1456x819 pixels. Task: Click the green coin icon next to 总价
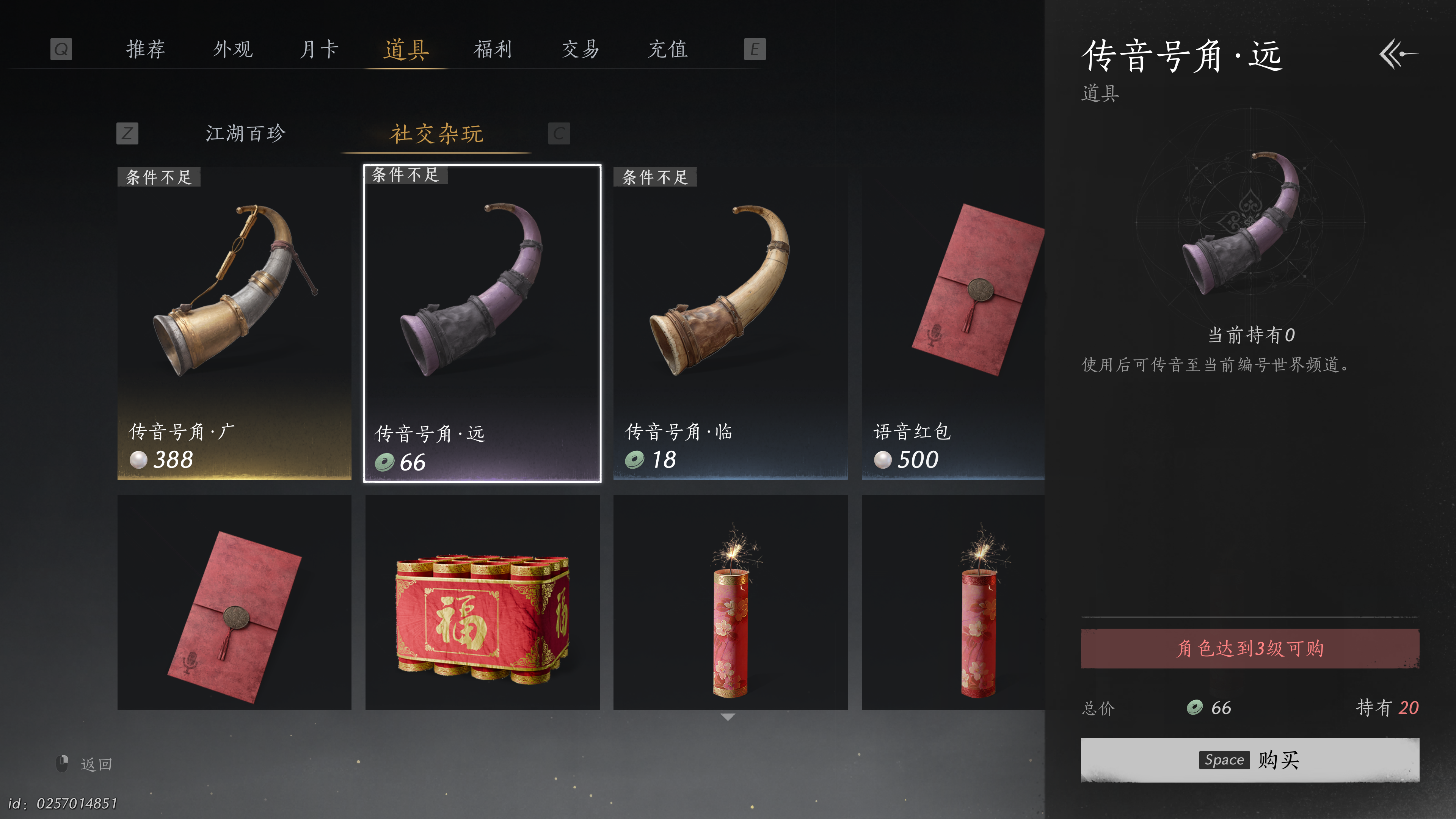coord(1194,706)
